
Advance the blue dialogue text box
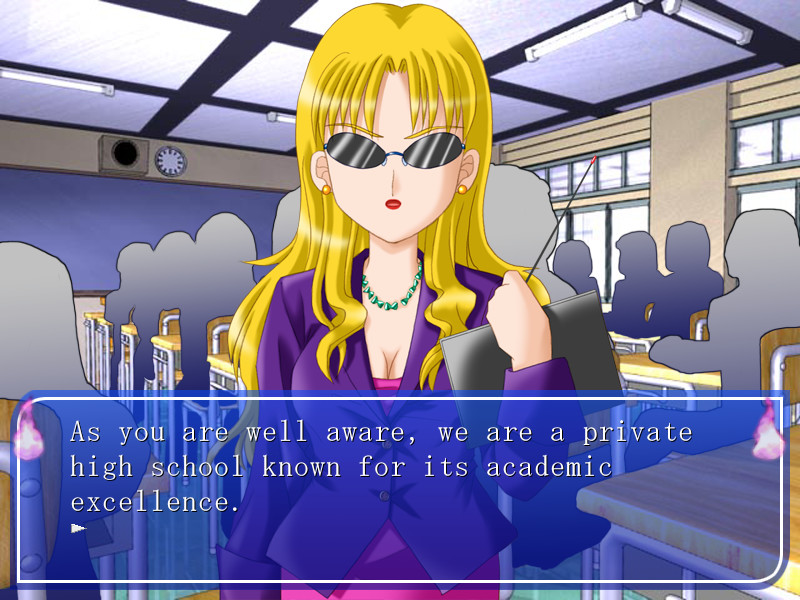tap(400, 490)
